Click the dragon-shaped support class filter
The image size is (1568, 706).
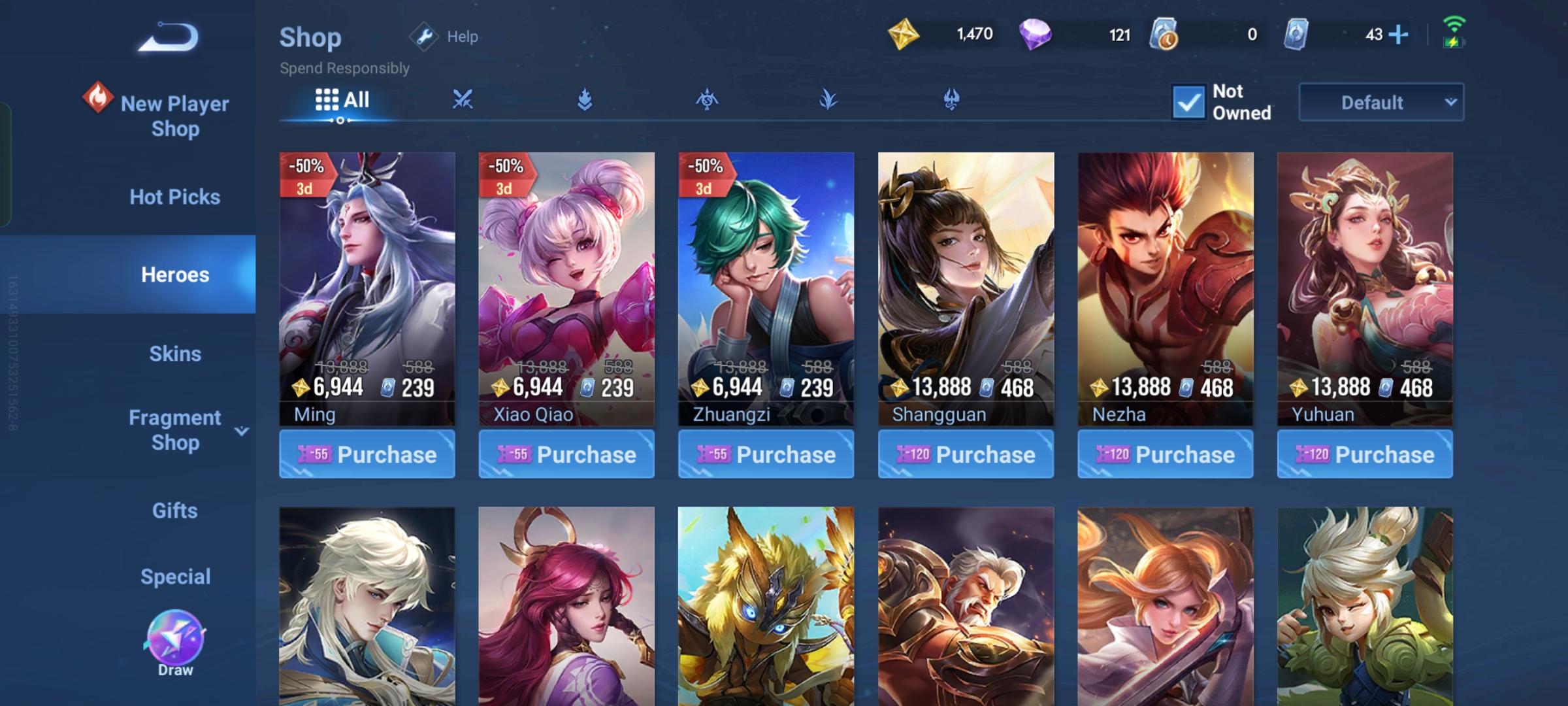pyautogui.click(x=951, y=99)
